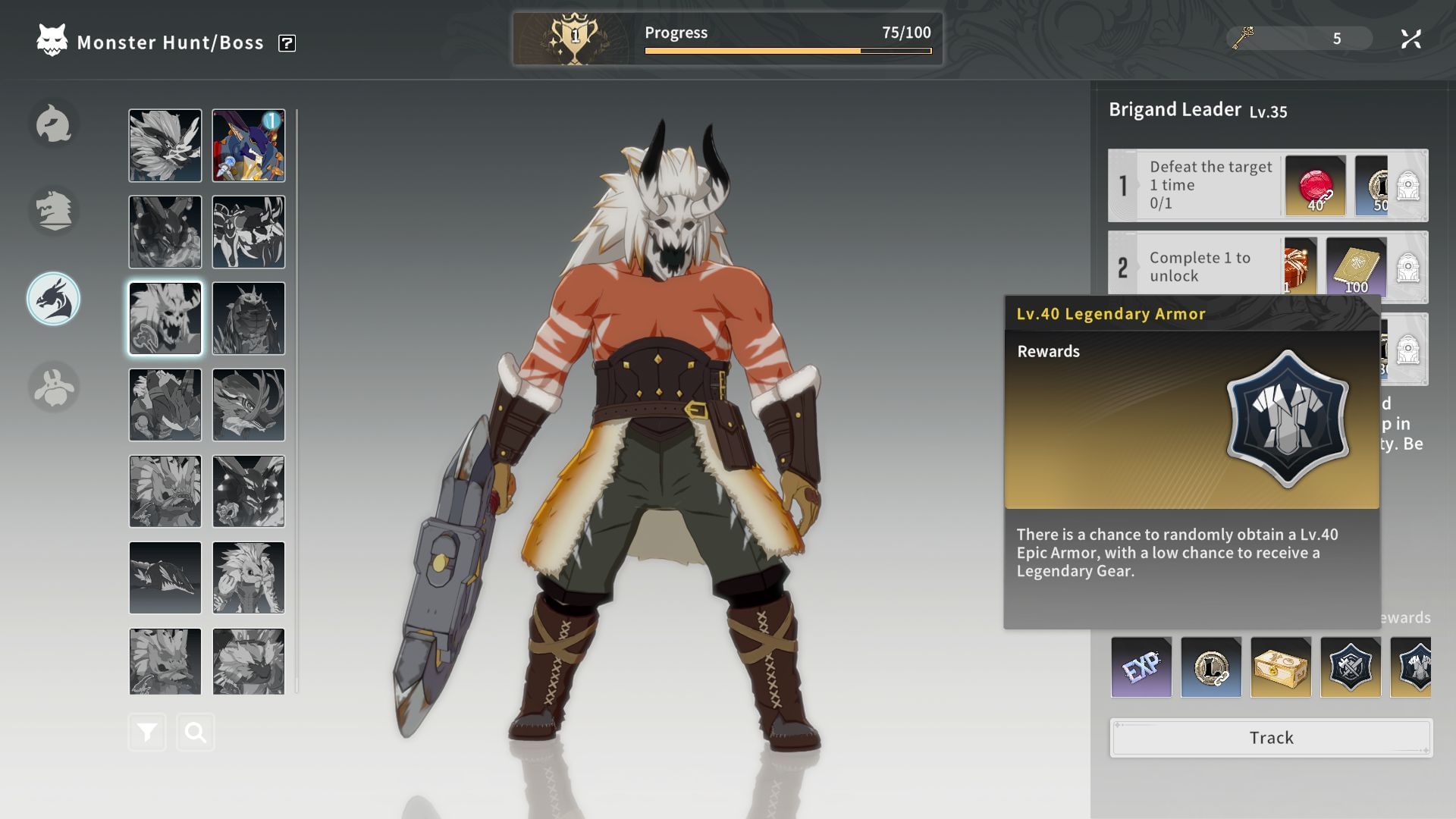Click the red orb reward with 40
1456x819 pixels.
(1316, 186)
